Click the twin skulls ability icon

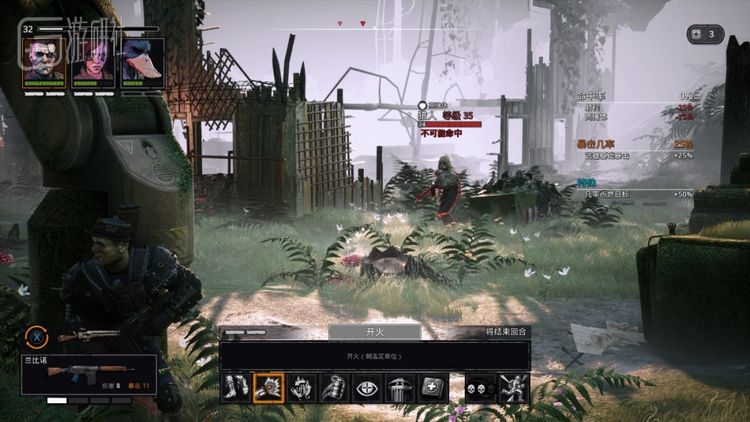(481, 387)
